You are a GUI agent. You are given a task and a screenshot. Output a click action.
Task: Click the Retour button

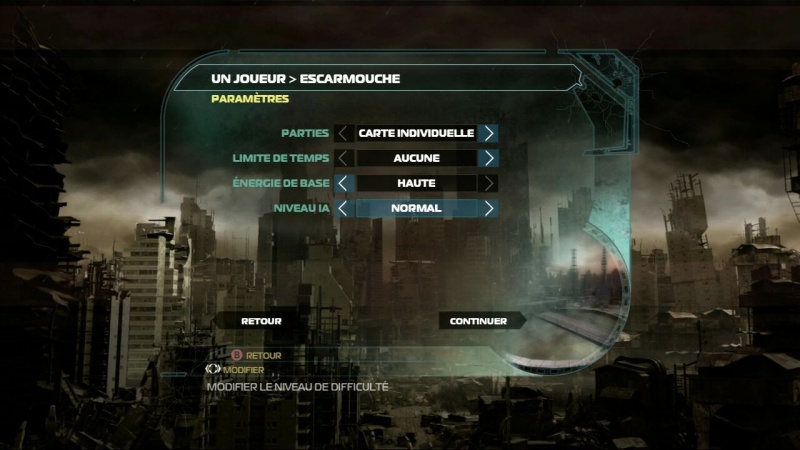tap(261, 321)
